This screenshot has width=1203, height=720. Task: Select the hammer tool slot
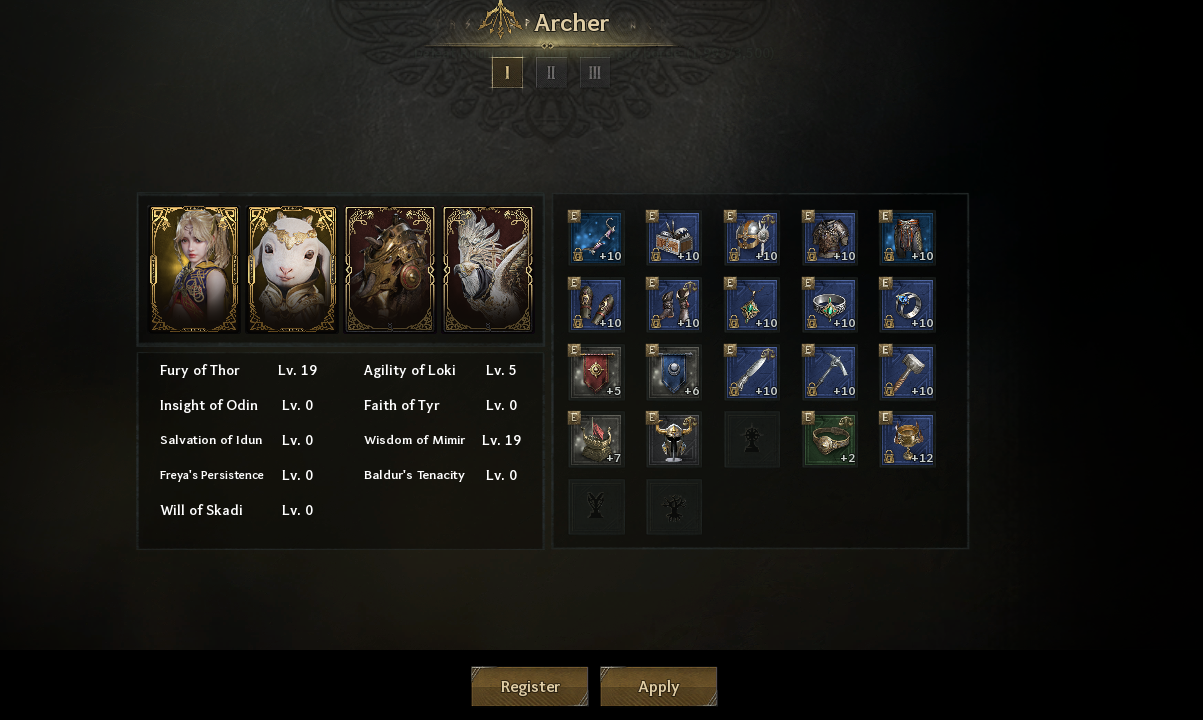[x=907, y=372]
